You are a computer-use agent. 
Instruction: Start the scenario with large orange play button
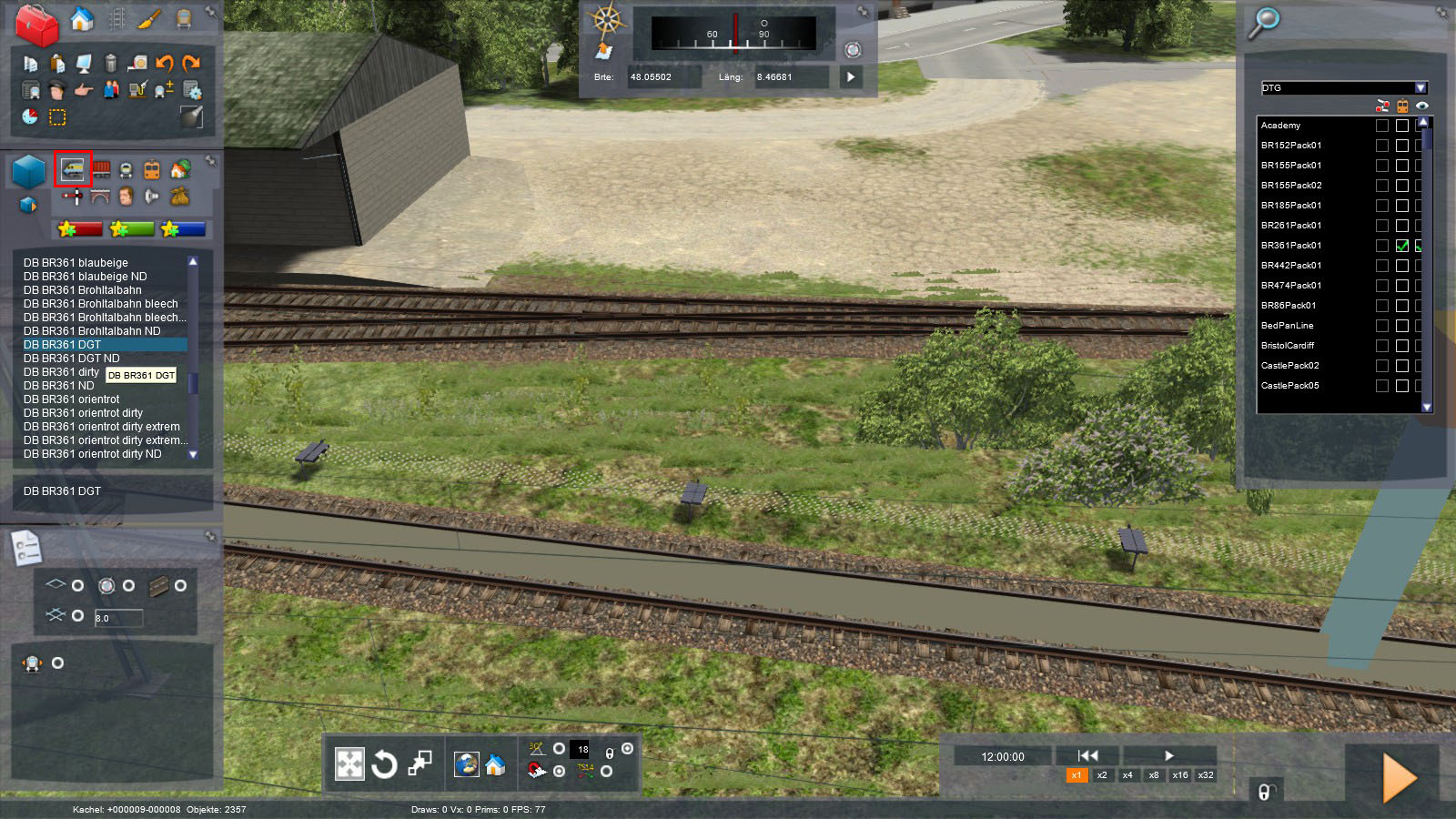1399,778
